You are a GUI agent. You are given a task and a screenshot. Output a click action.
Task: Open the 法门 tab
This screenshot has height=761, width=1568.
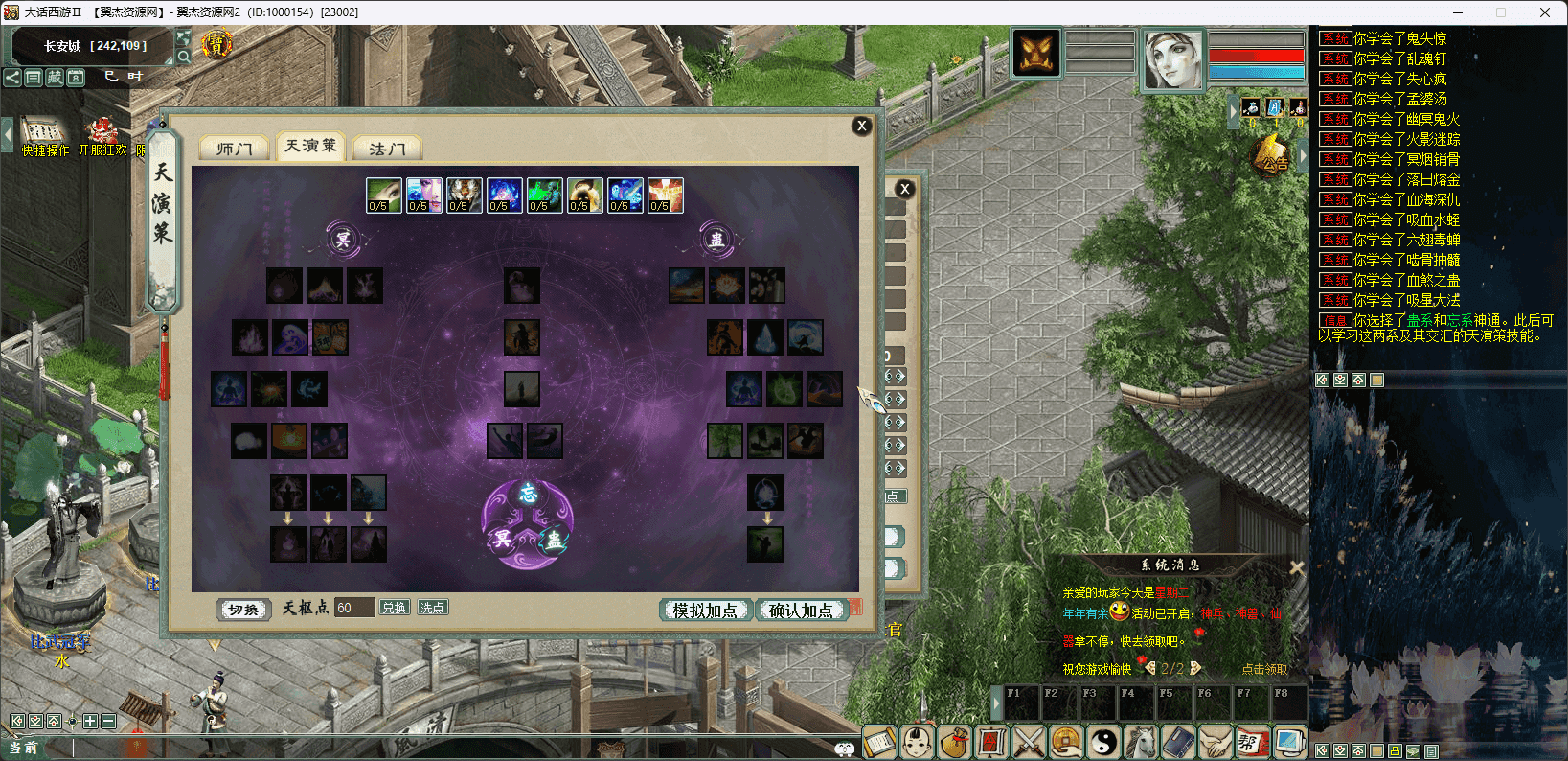tap(387, 149)
